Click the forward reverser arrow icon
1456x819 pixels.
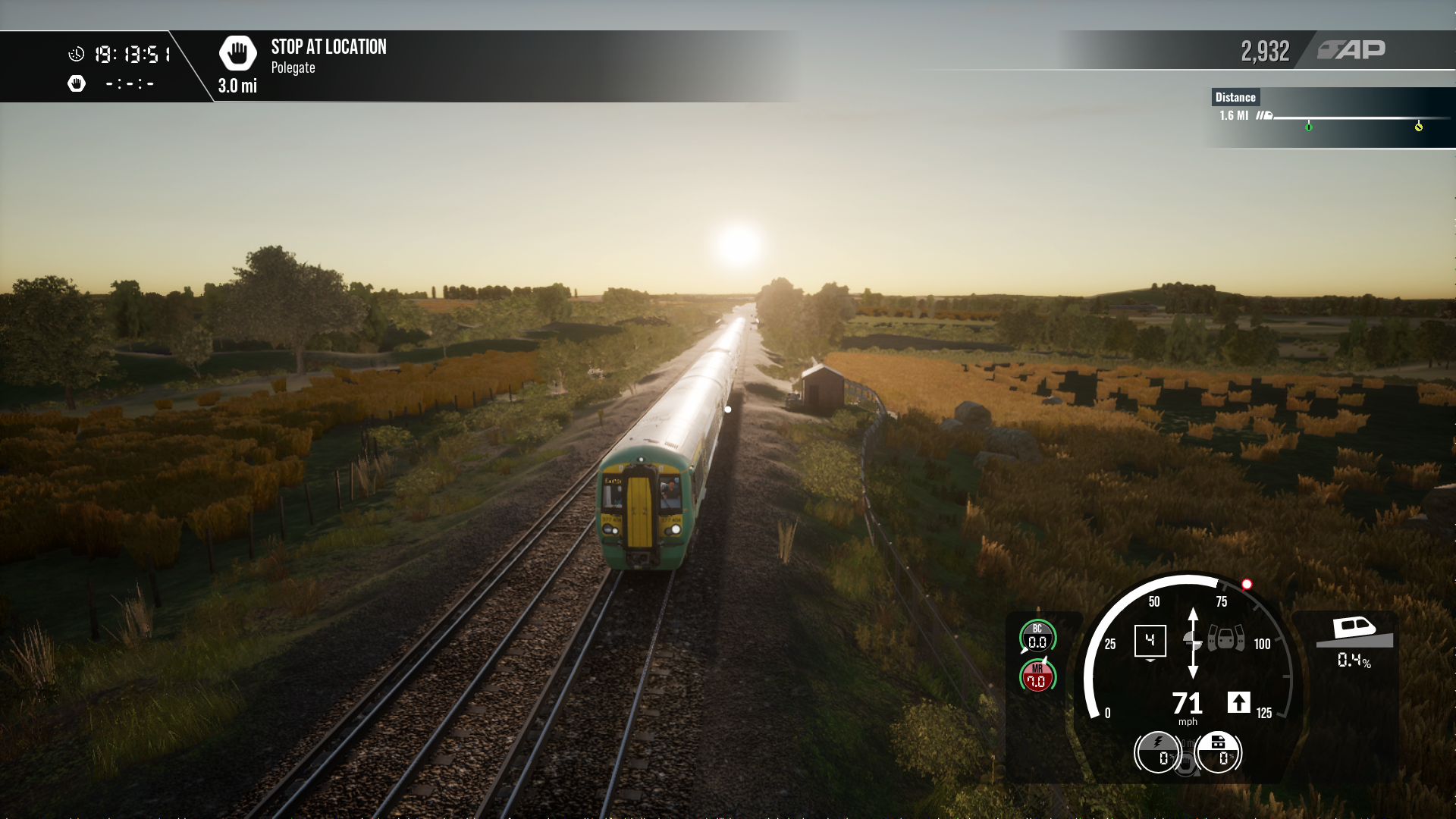click(1238, 702)
